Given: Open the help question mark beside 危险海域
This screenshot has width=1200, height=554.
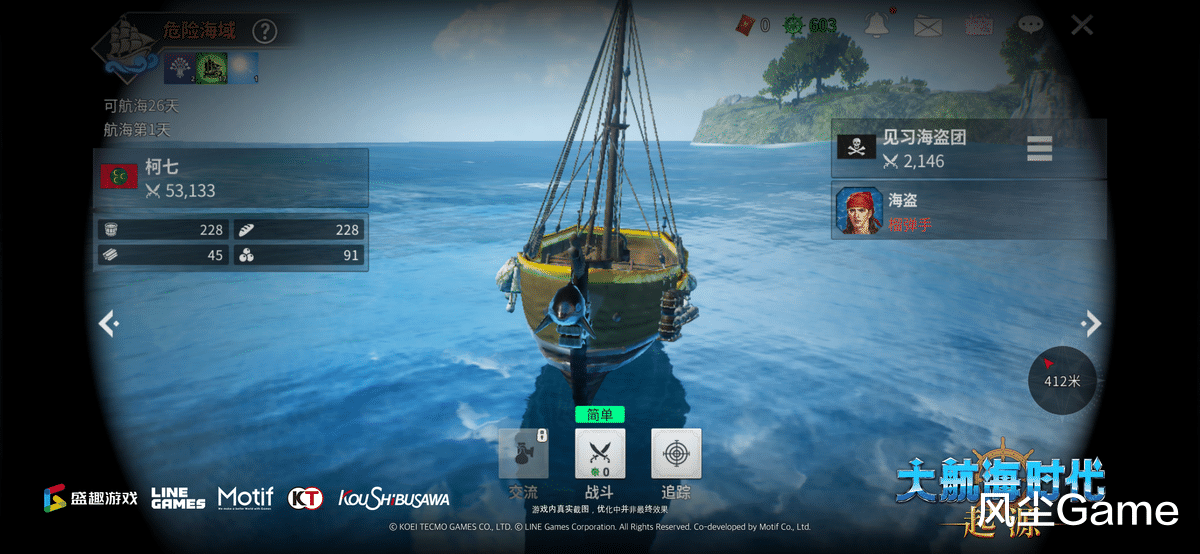Looking at the screenshot, I should click(x=264, y=31).
